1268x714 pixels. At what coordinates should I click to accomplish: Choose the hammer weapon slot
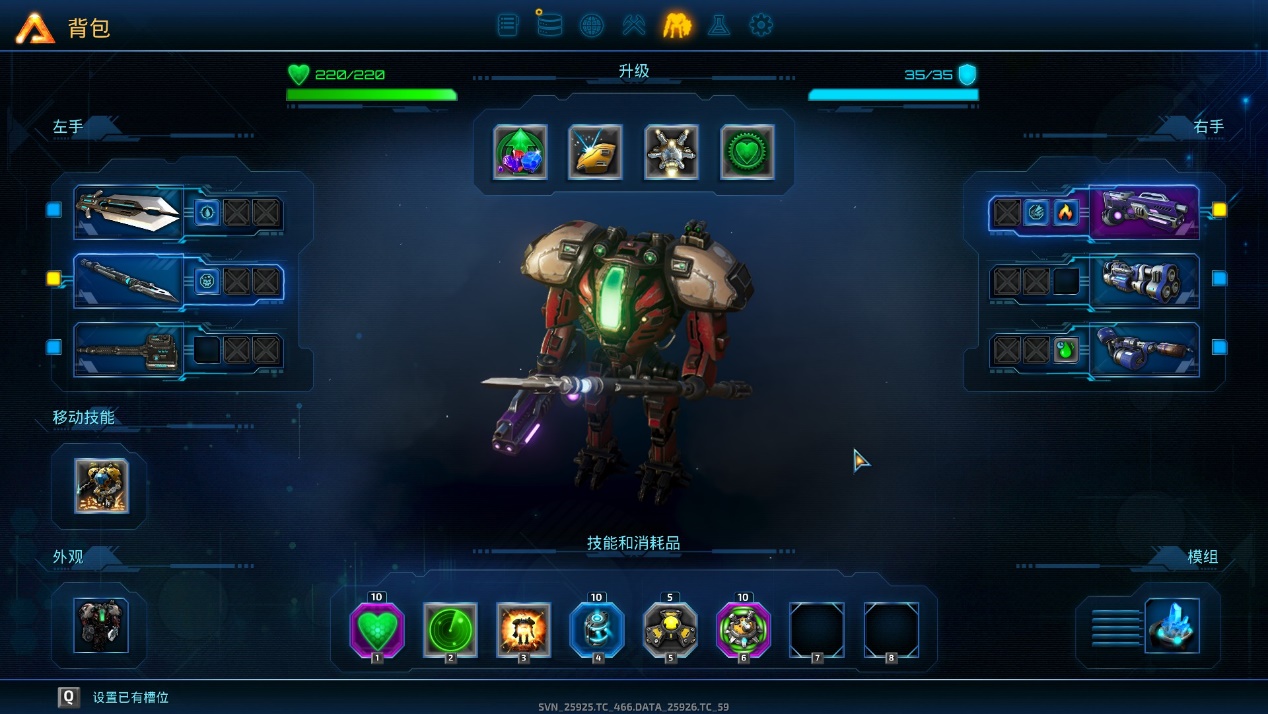click(128, 350)
